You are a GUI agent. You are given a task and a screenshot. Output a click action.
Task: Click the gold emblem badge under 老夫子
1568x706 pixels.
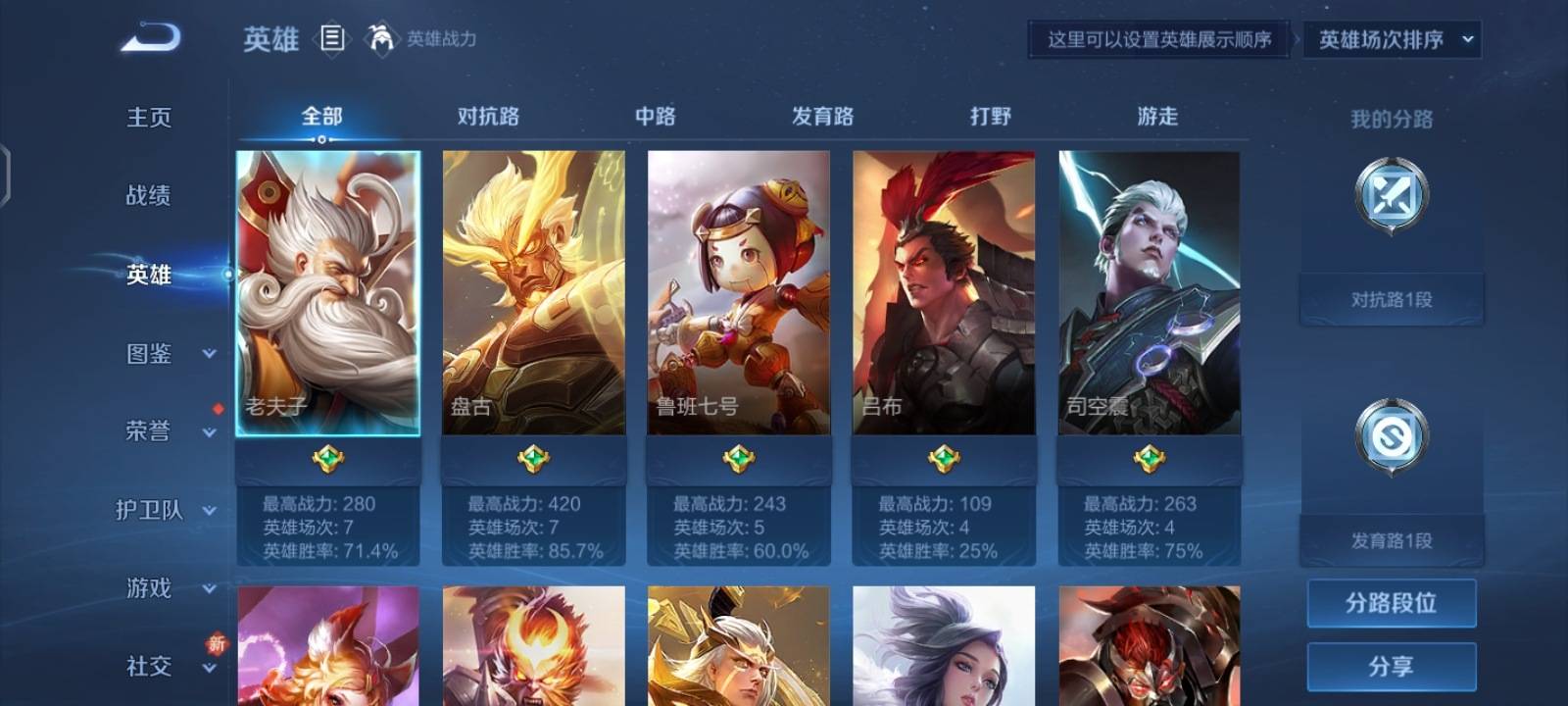(x=326, y=457)
